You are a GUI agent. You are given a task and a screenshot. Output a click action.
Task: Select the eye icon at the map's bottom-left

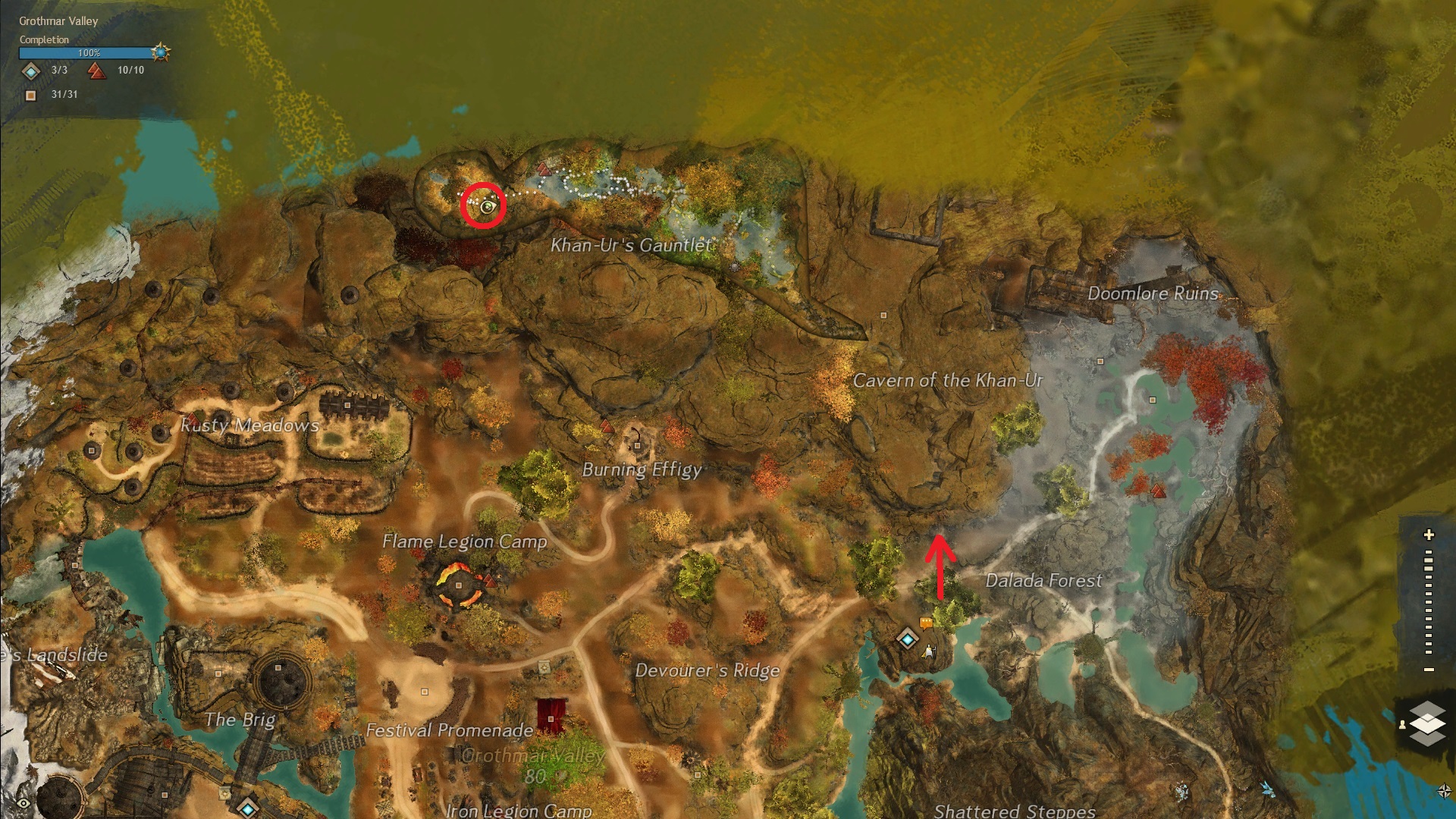(x=24, y=803)
